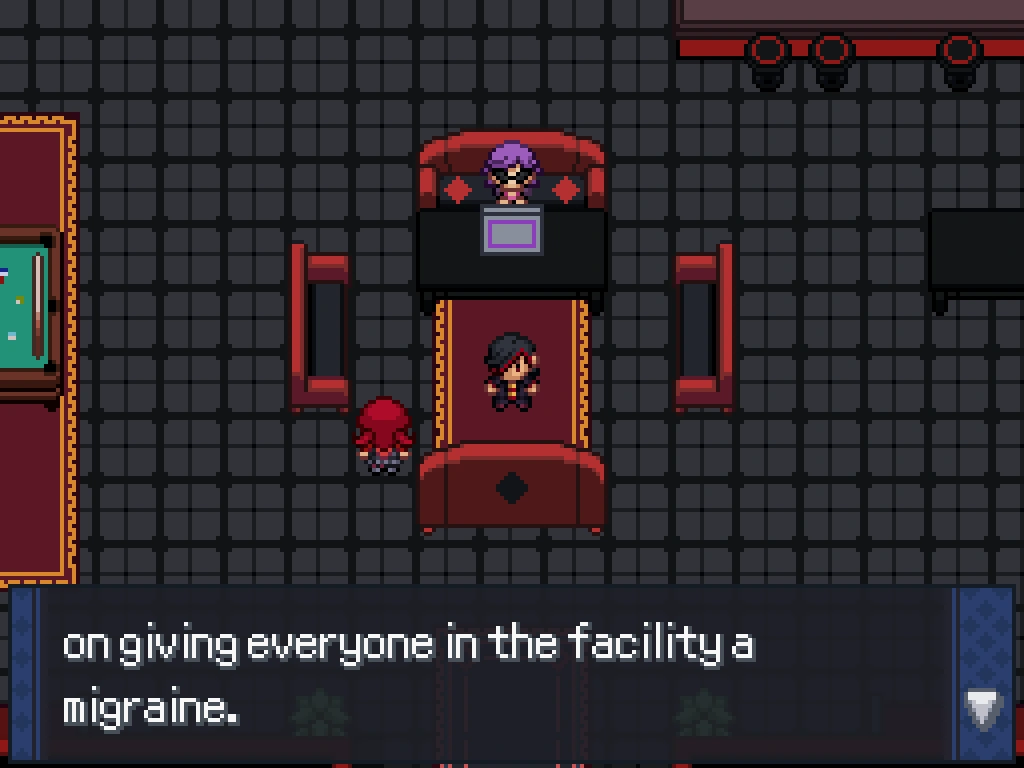
Task: Advance dialogue with the white arrow indicator
Action: pos(983,709)
